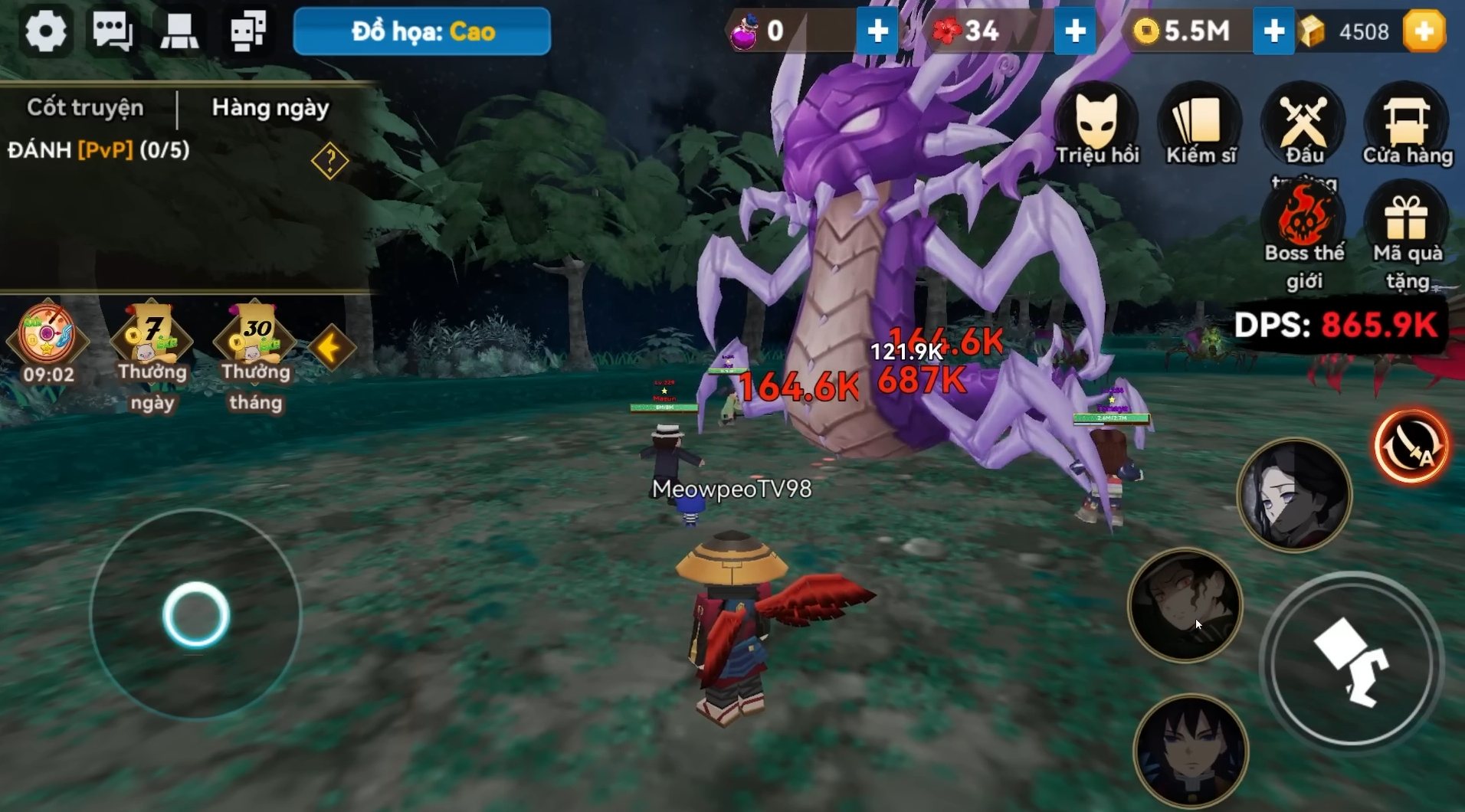Buy gold bars with orange plus button
This screenshot has width=1465, height=812.
coord(1424,31)
